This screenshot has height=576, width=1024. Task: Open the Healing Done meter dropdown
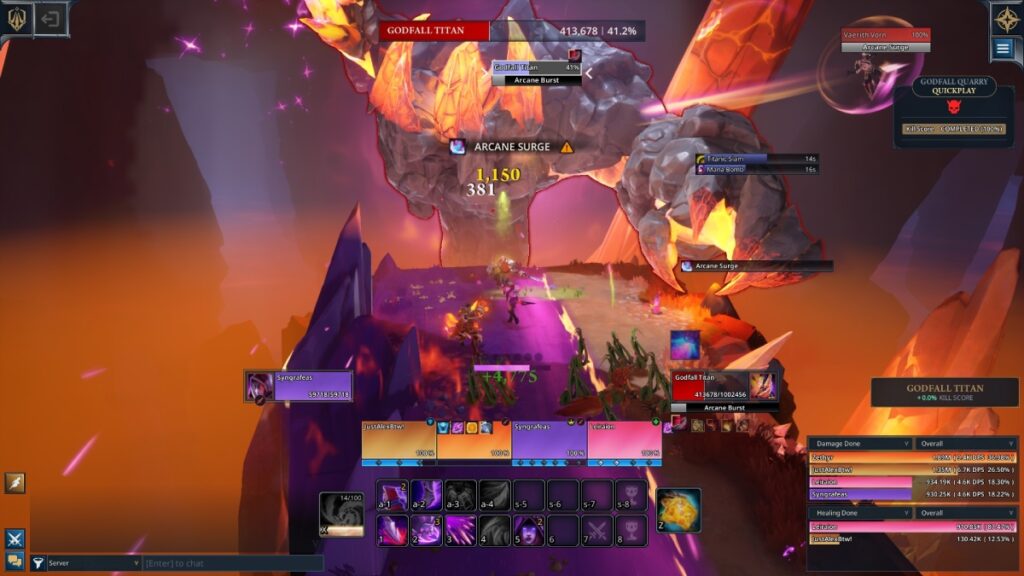click(x=860, y=513)
